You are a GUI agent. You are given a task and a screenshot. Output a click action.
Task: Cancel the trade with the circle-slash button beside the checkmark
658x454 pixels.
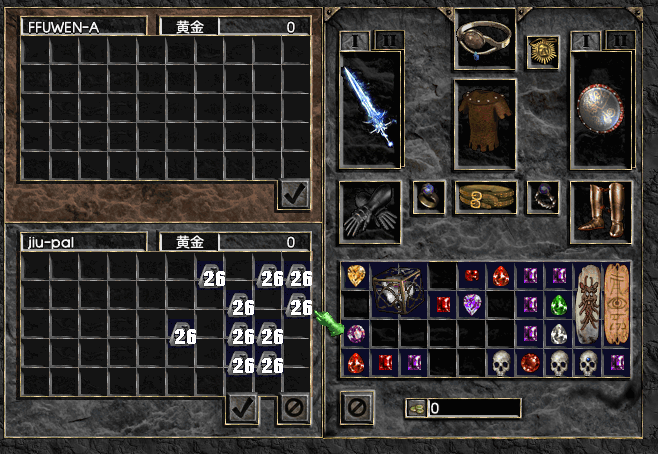click(294, 406)
